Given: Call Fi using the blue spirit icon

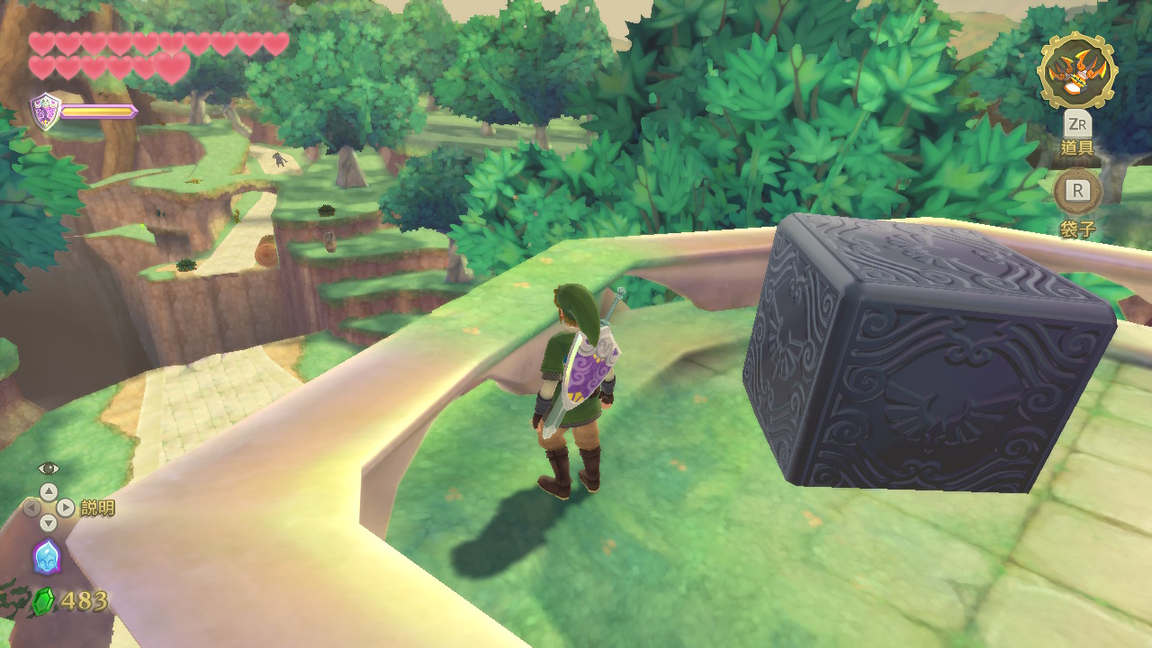Looking at the screenshot, I should [x=47, y=556].
